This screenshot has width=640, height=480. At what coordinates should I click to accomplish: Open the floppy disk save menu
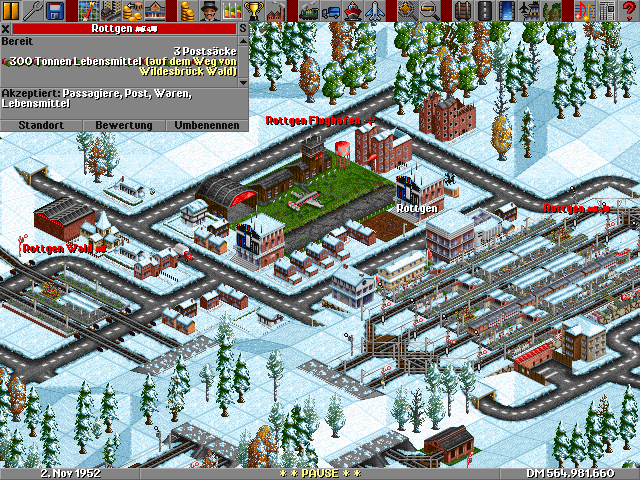[x=55, y=11]
